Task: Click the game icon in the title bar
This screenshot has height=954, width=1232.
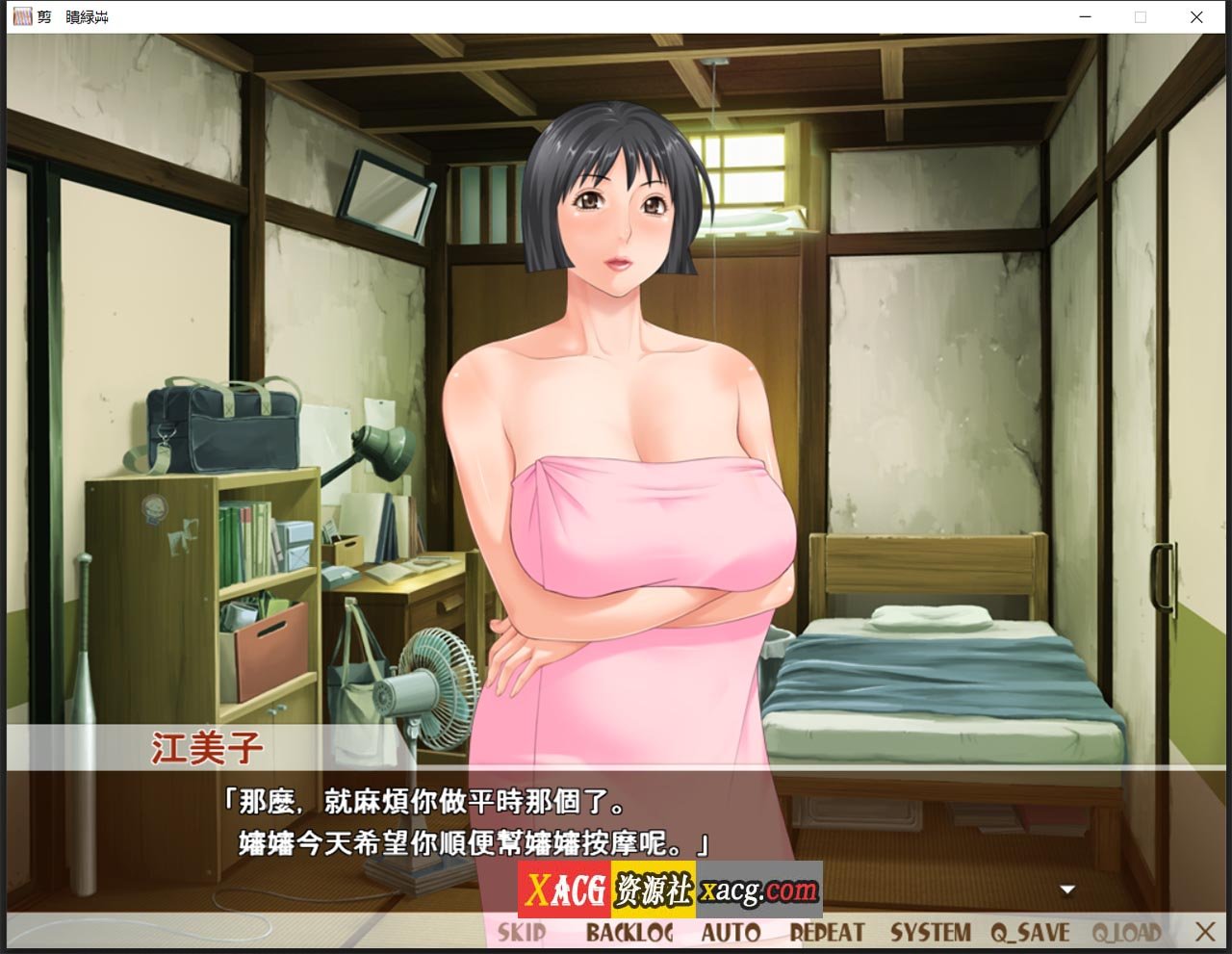Action: point(21,16)
